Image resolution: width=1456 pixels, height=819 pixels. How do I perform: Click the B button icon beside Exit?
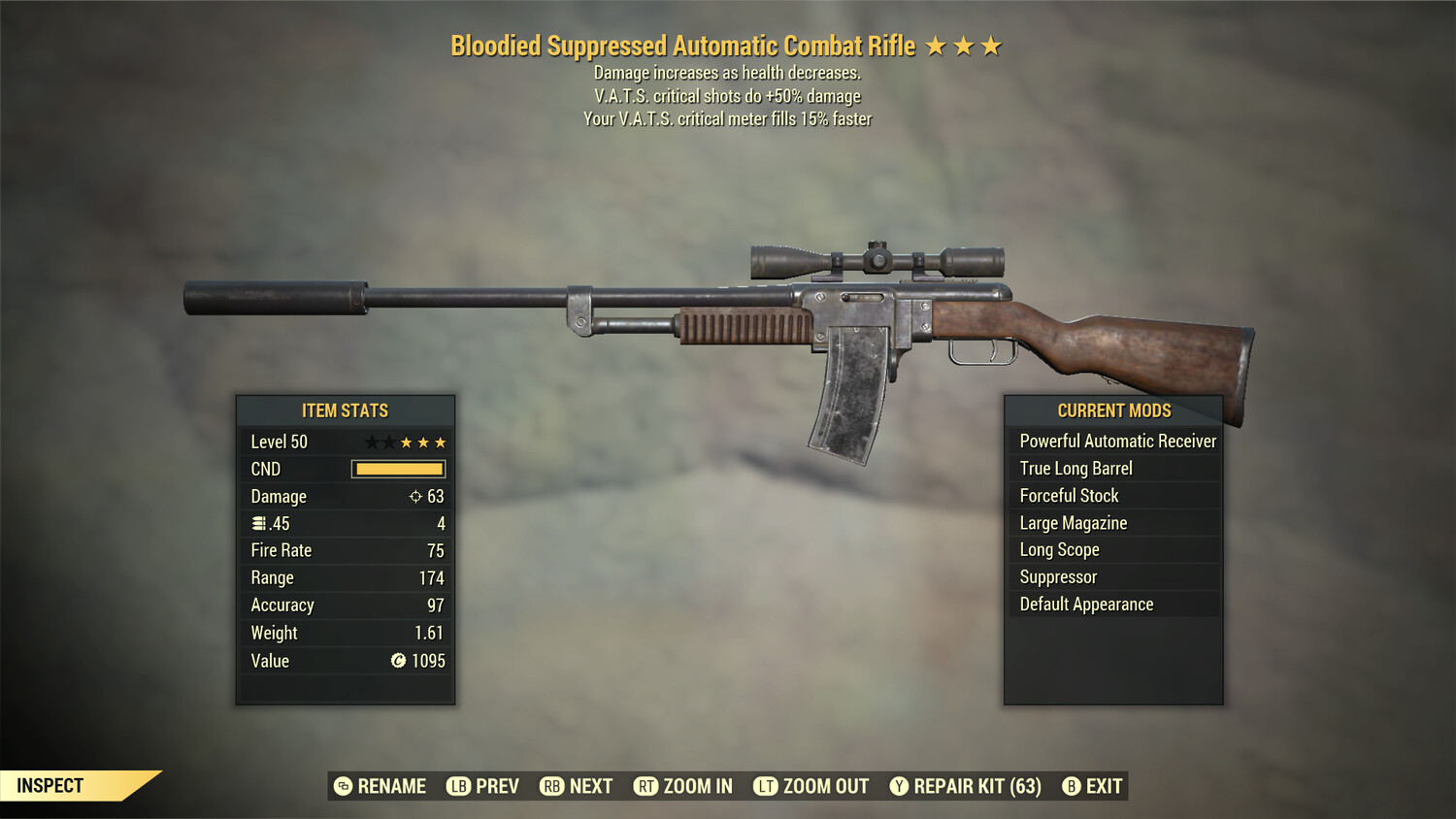[x=1072, y=786]
